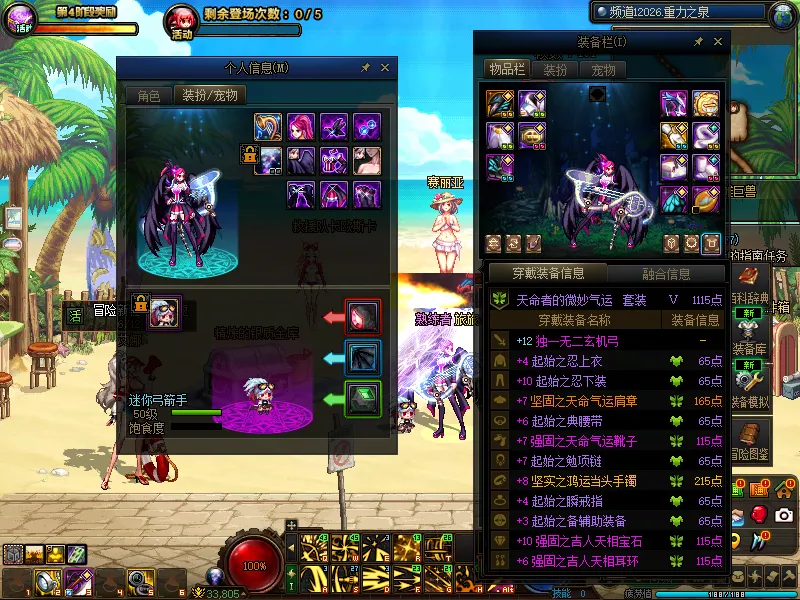Screen dimensions: 800x600
Task: Click the 迷你弓箭手 pet portrait
Action: point(165,313)
